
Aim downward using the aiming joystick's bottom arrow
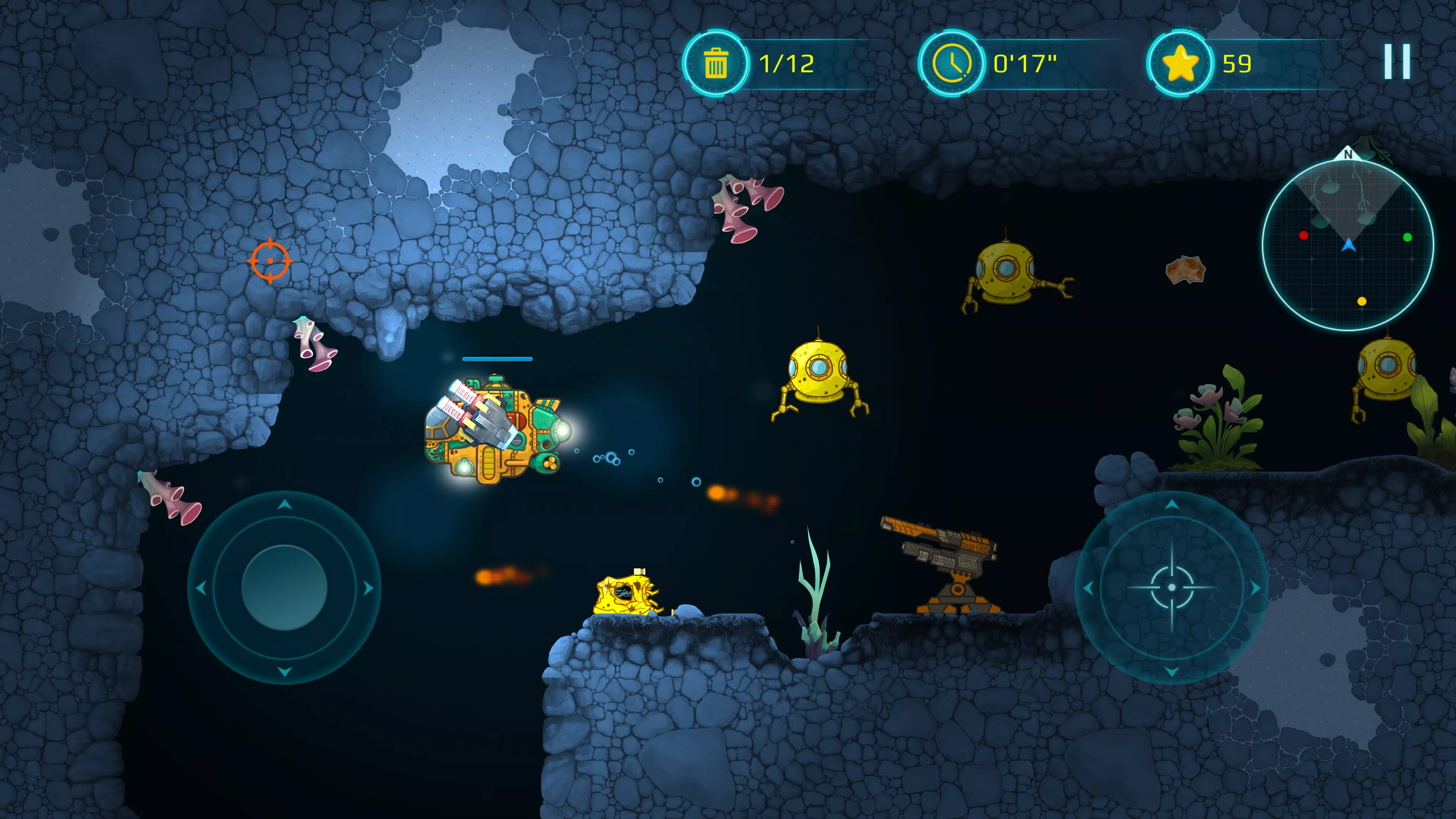(1172, 672)
